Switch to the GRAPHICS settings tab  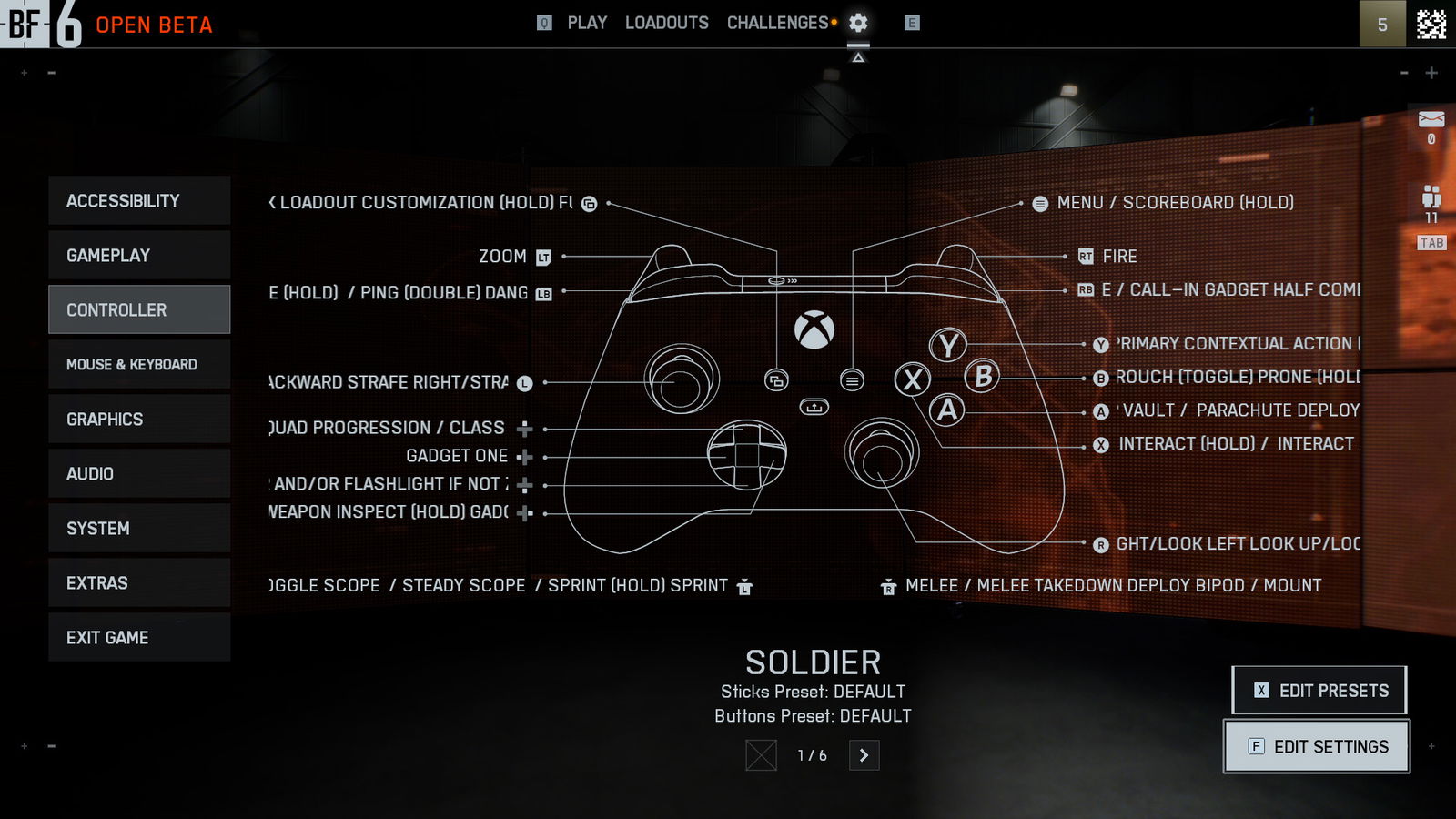138,419
